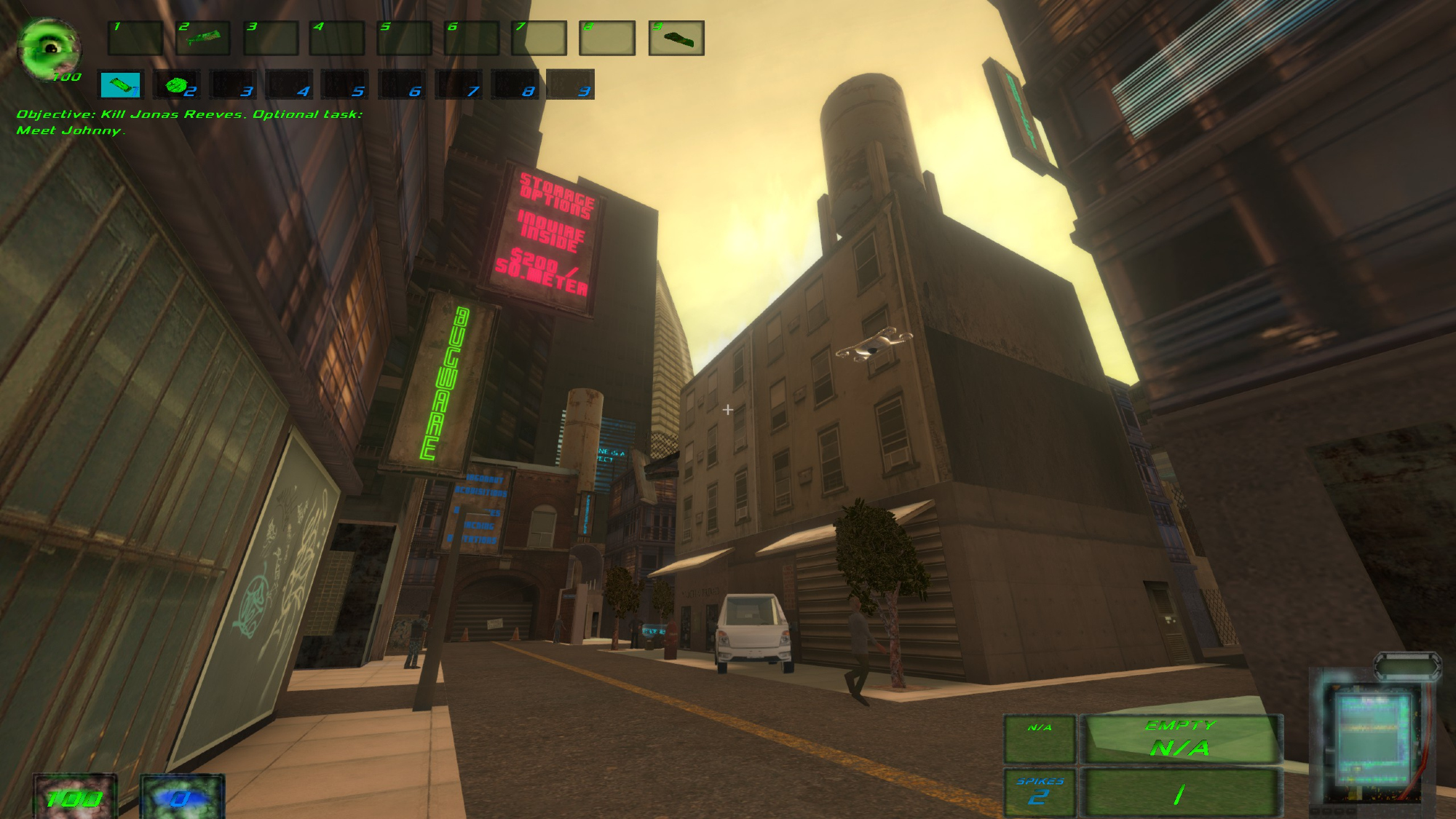The width and height of the screenshot is (1456, 819).
Task: Select weapon slot 9 holding the dark item
Action: coord(676,38)
